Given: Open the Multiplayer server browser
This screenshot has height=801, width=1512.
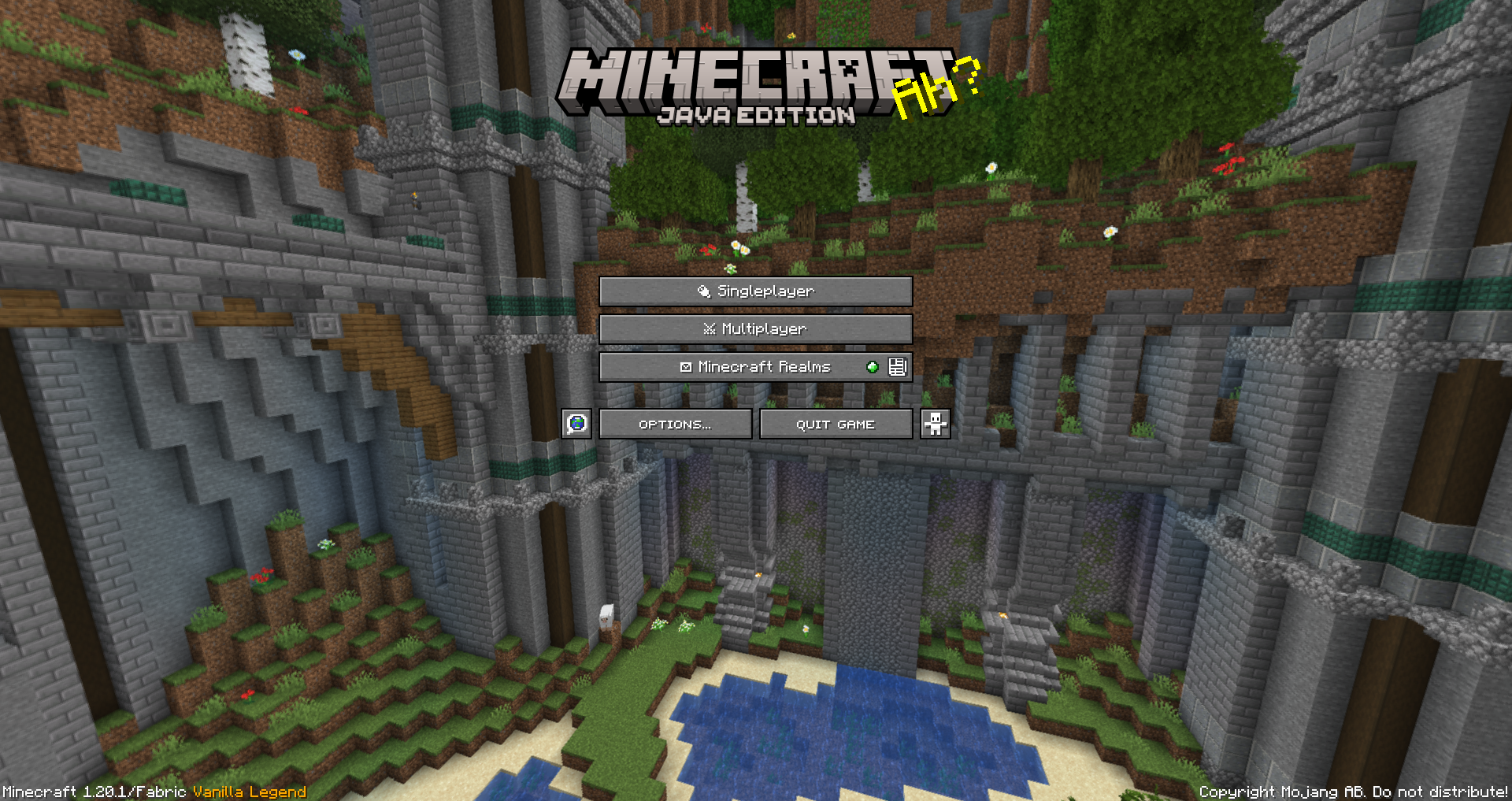Looking at the screenshot, I should (x=756, y=329).
